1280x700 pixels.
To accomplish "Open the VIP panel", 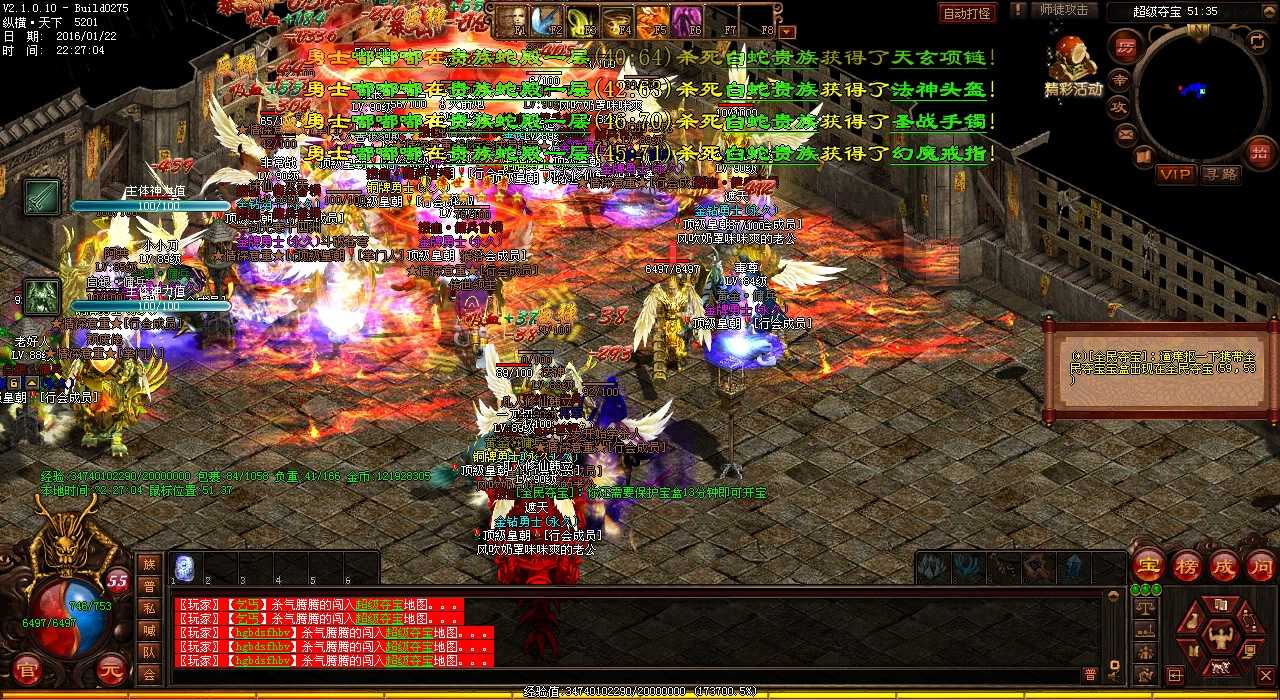I will (x=1176, y=174).
